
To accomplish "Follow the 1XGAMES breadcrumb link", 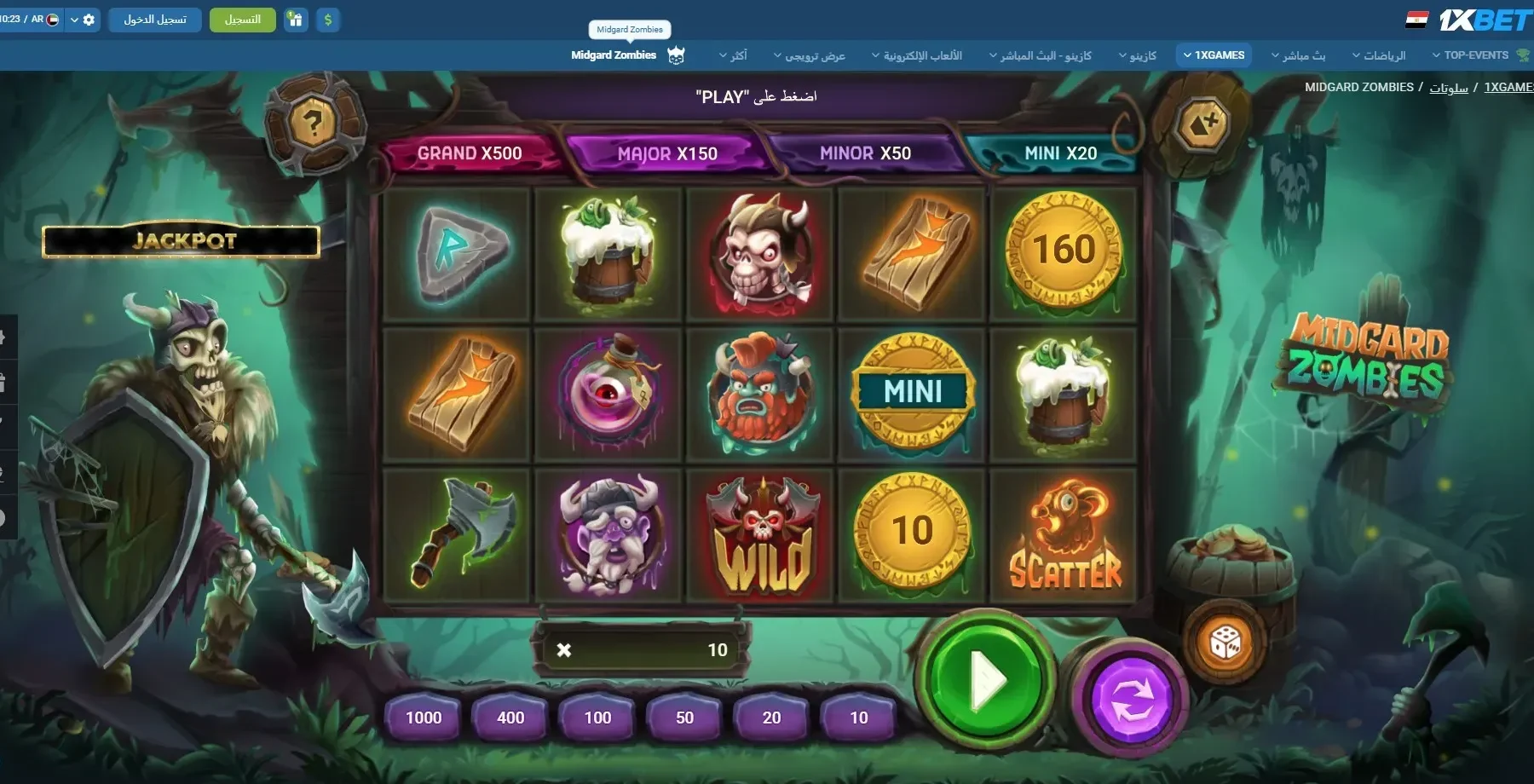I will 1508,87.
